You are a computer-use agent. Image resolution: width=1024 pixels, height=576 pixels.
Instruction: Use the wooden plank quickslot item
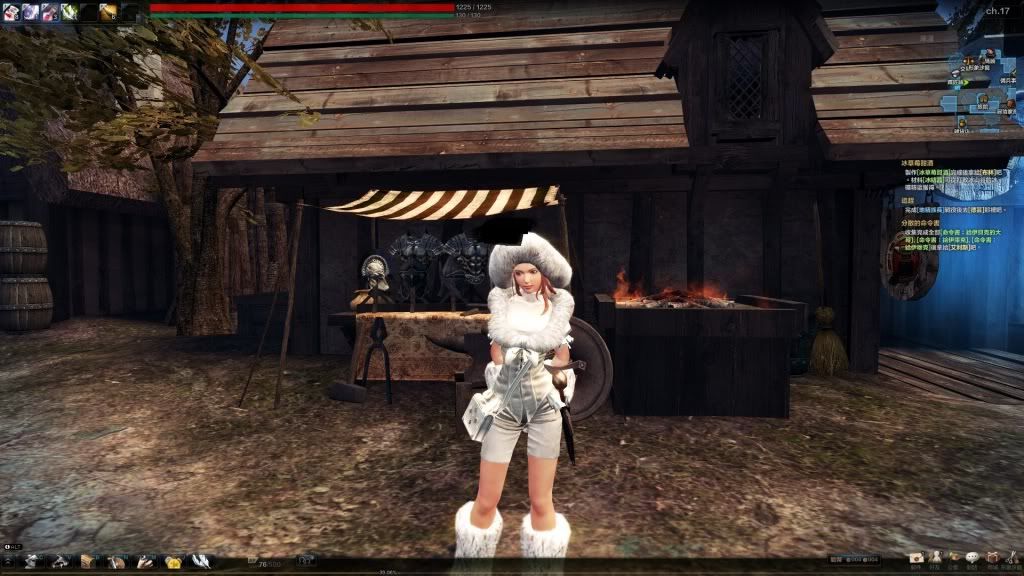88,561
